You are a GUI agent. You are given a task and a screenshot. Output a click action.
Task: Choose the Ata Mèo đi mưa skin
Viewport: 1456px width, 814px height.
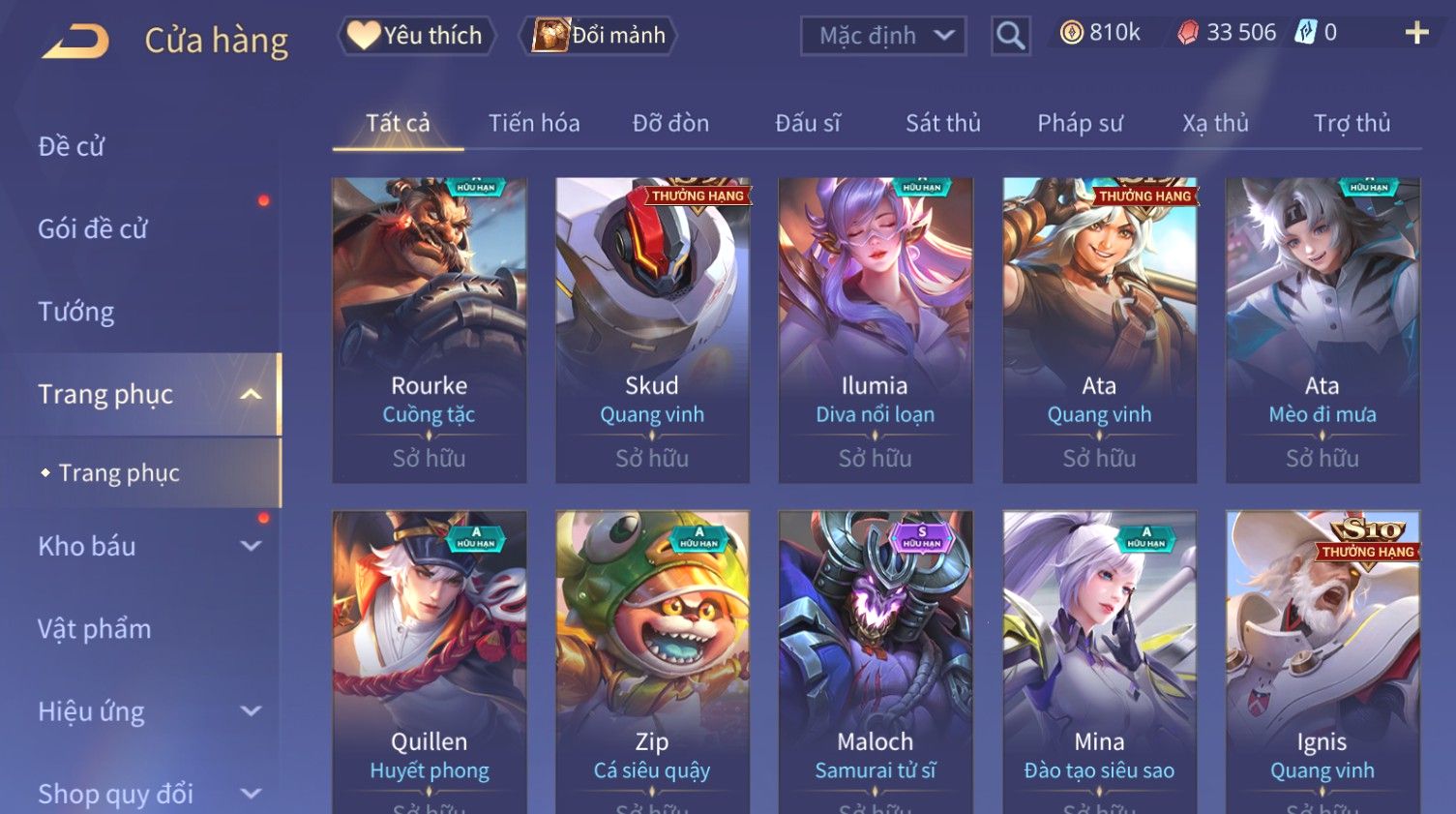pos(1322,329)
